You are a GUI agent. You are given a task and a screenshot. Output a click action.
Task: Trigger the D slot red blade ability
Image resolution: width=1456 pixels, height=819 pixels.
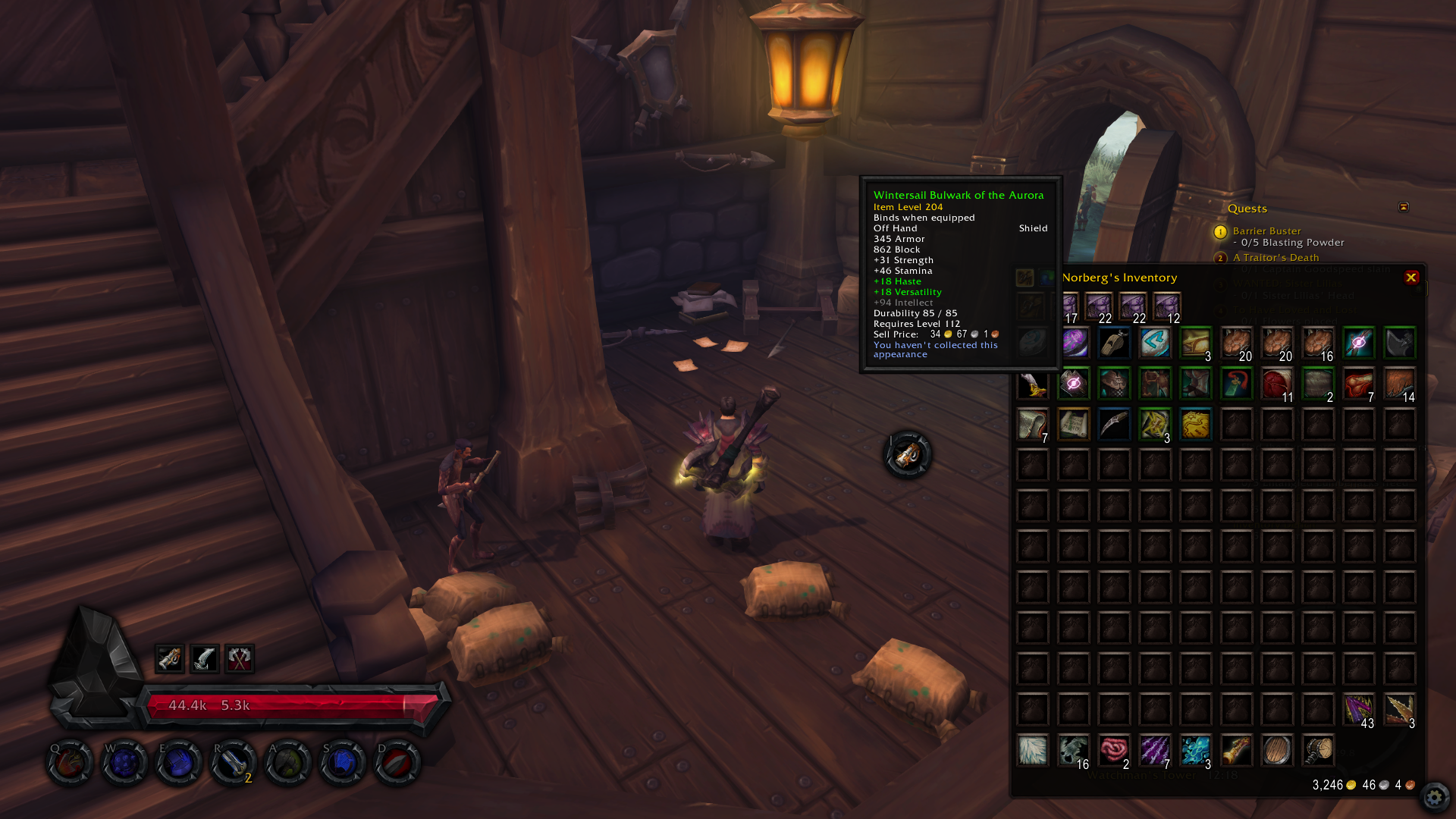(397, 762)
